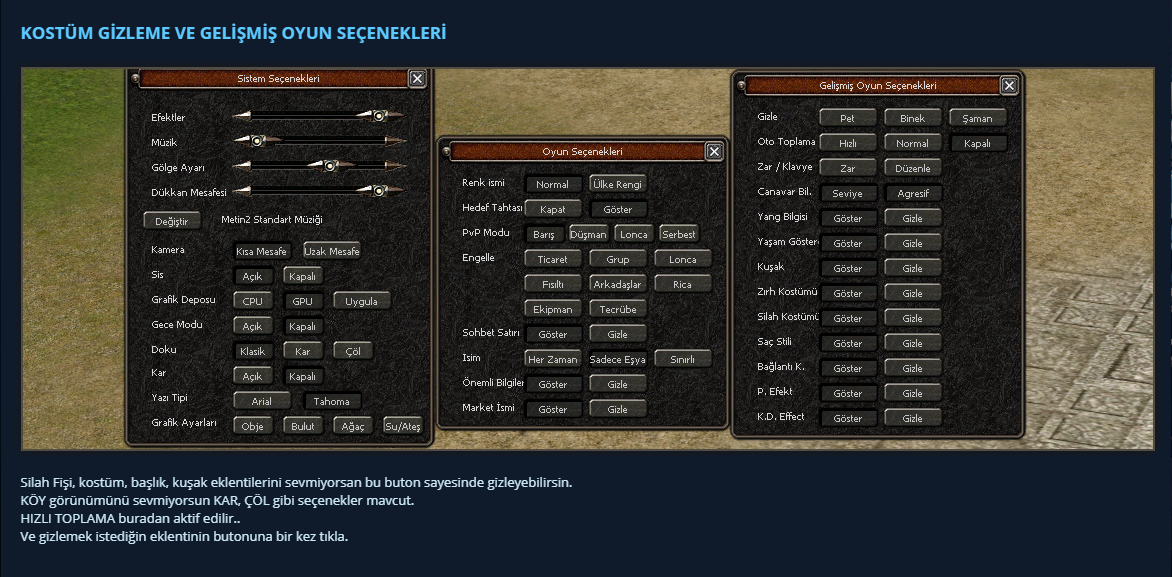Click the Değiştir music button
The width and height of the screenshot is (1172, 577).
pos(172,220)
